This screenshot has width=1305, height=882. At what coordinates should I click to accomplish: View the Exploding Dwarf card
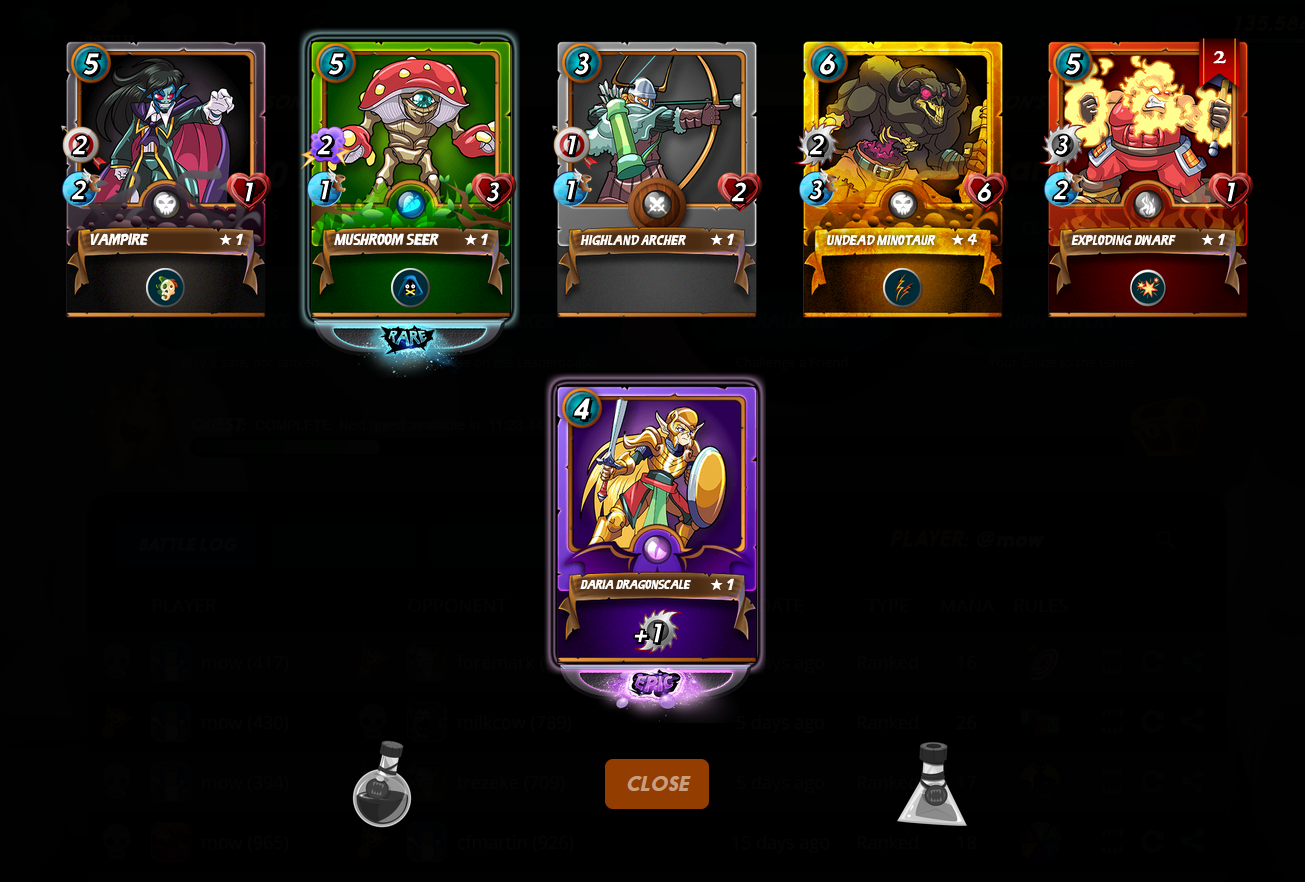[1147, 178]
